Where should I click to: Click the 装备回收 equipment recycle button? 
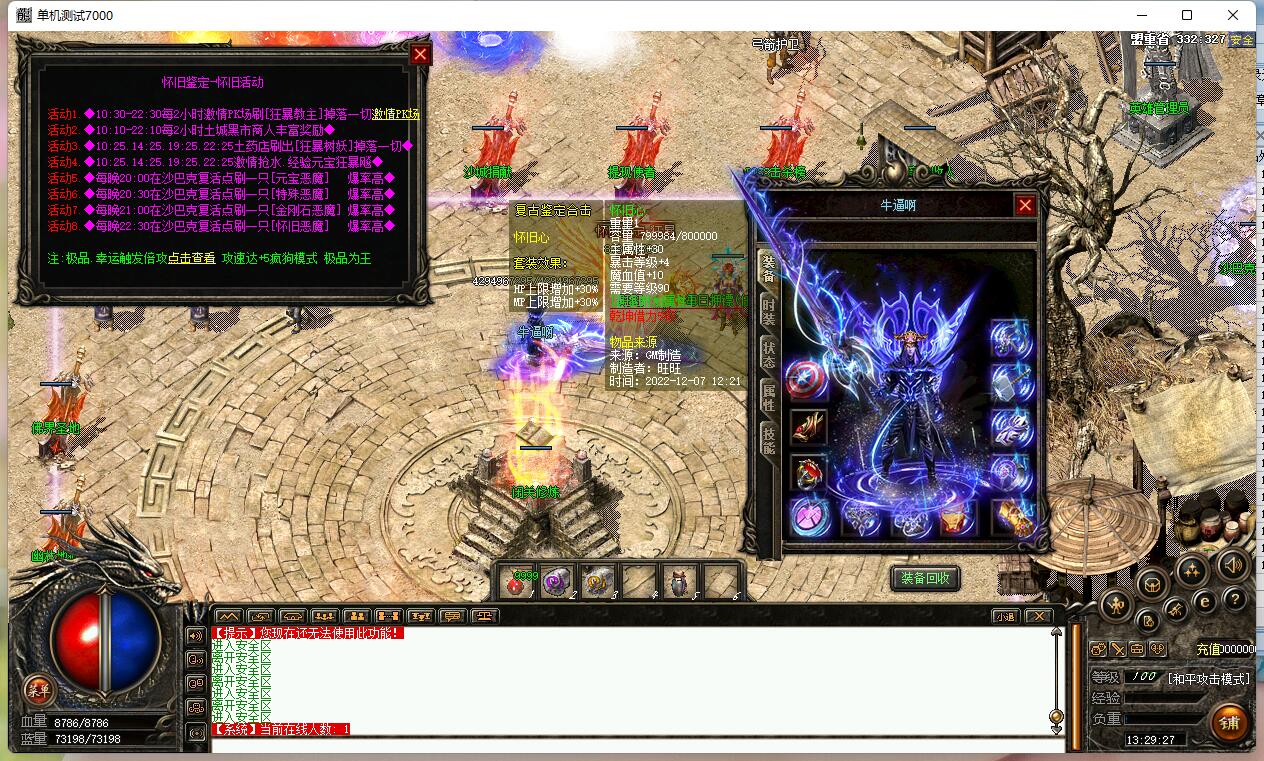(925, 578)
